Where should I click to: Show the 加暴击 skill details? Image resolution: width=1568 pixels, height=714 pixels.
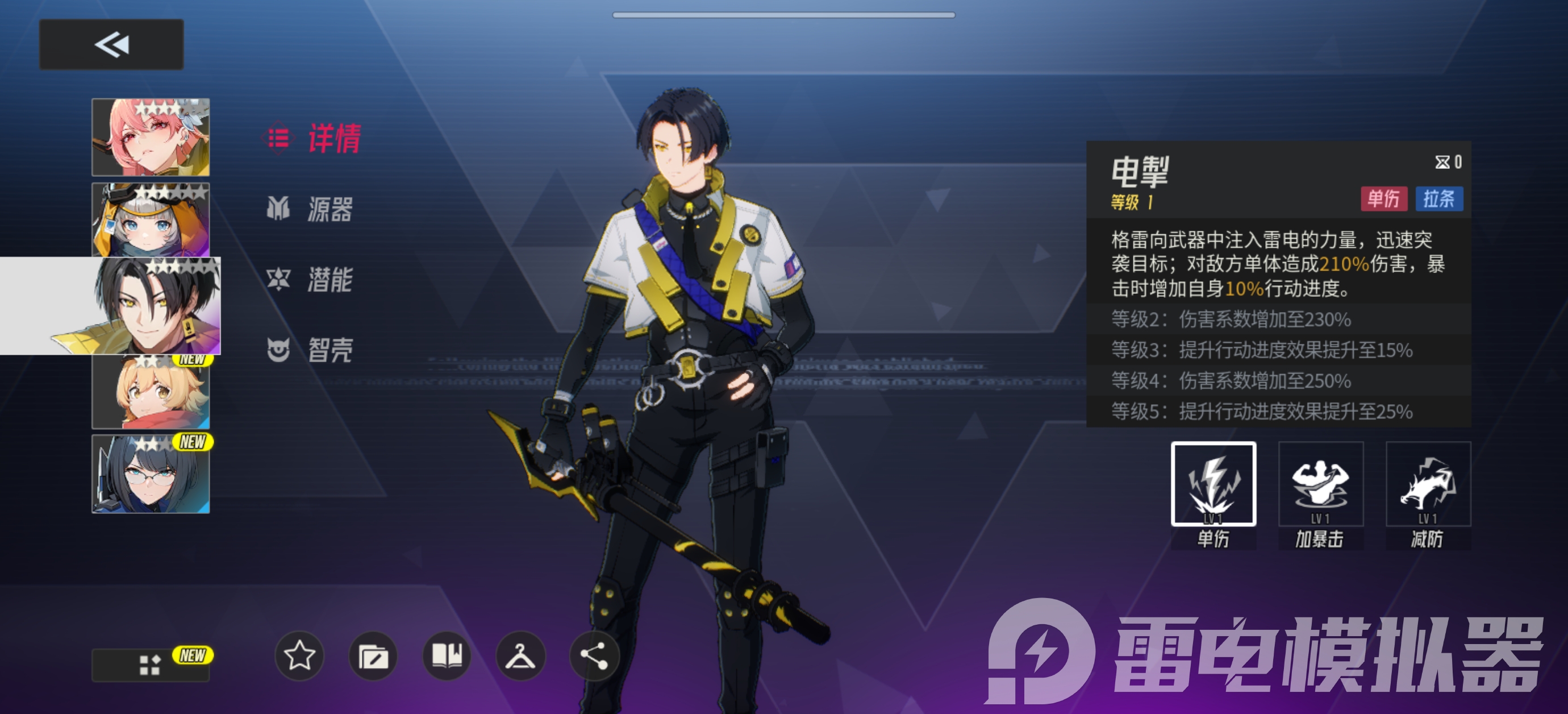click(x=1320, y=484)
